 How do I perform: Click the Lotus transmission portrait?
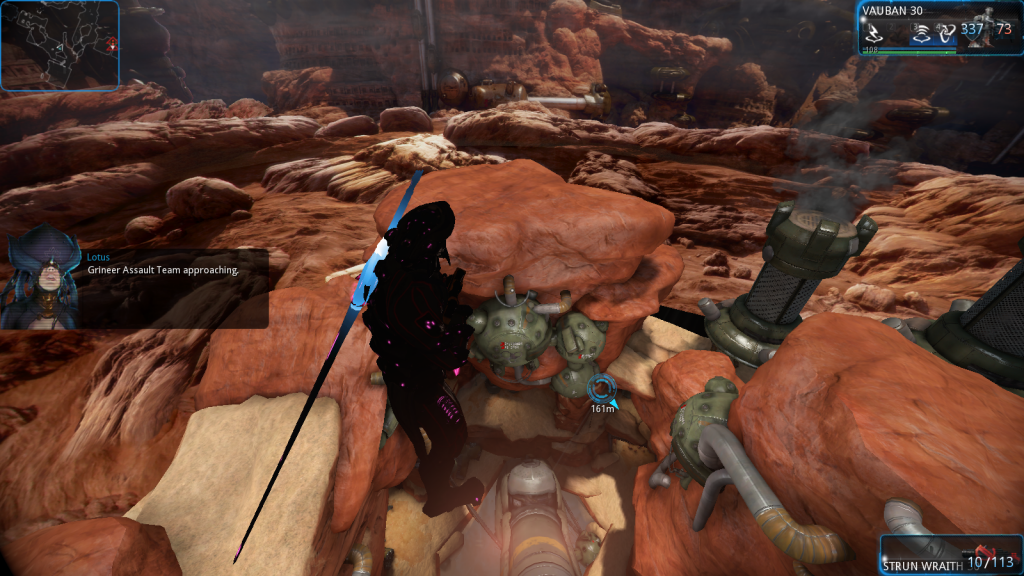[41, 283]
